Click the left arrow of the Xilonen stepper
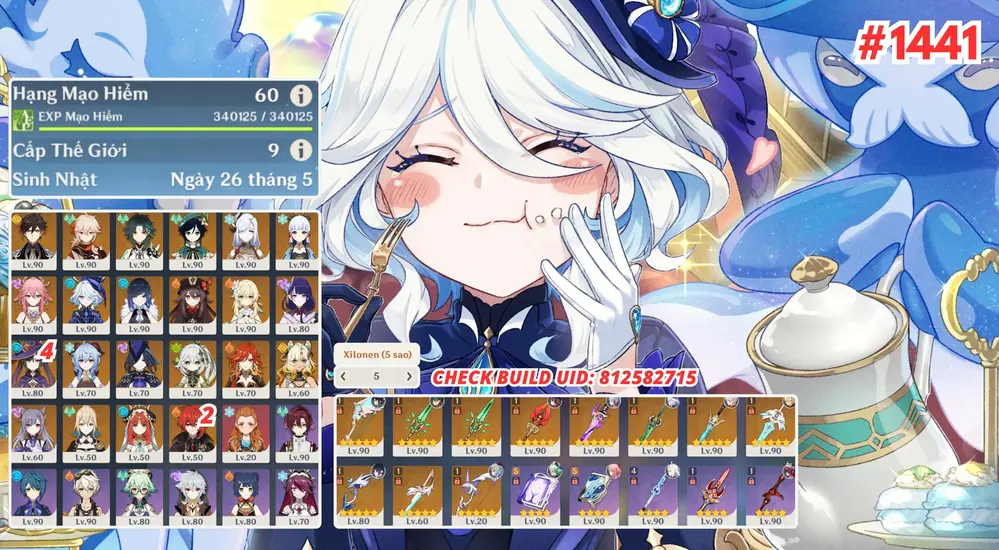Viewport: 999px width, 550px height. pyautogui.click(x=345, y=376)
